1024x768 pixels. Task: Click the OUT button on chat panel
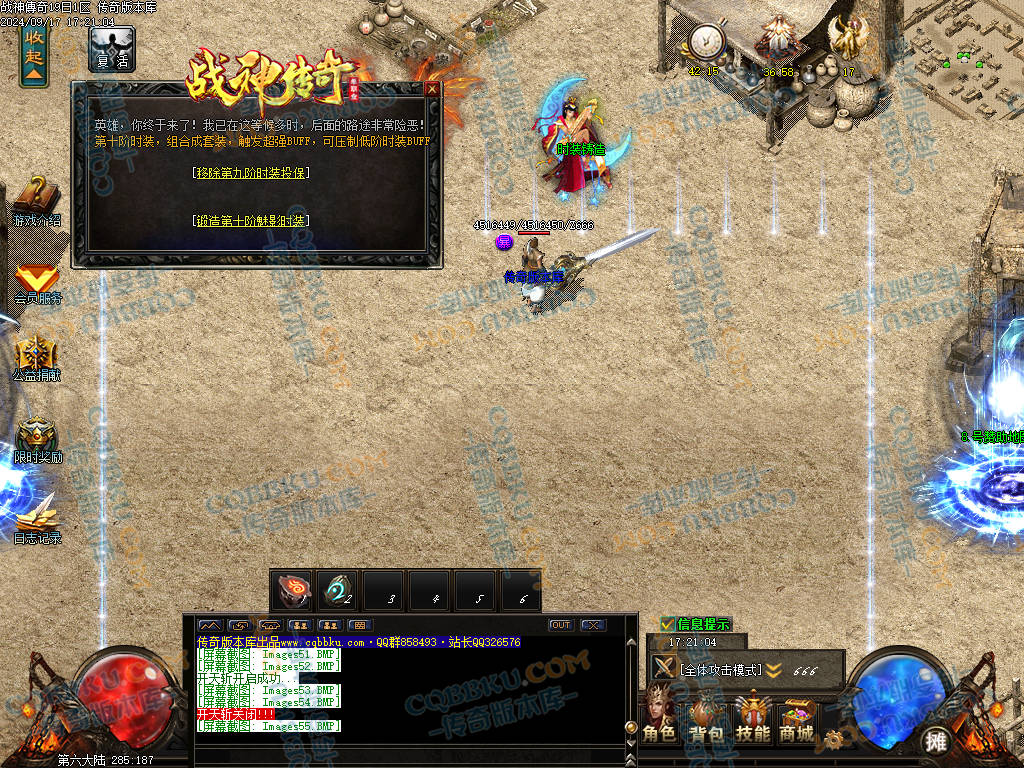[x=560, y=625]
